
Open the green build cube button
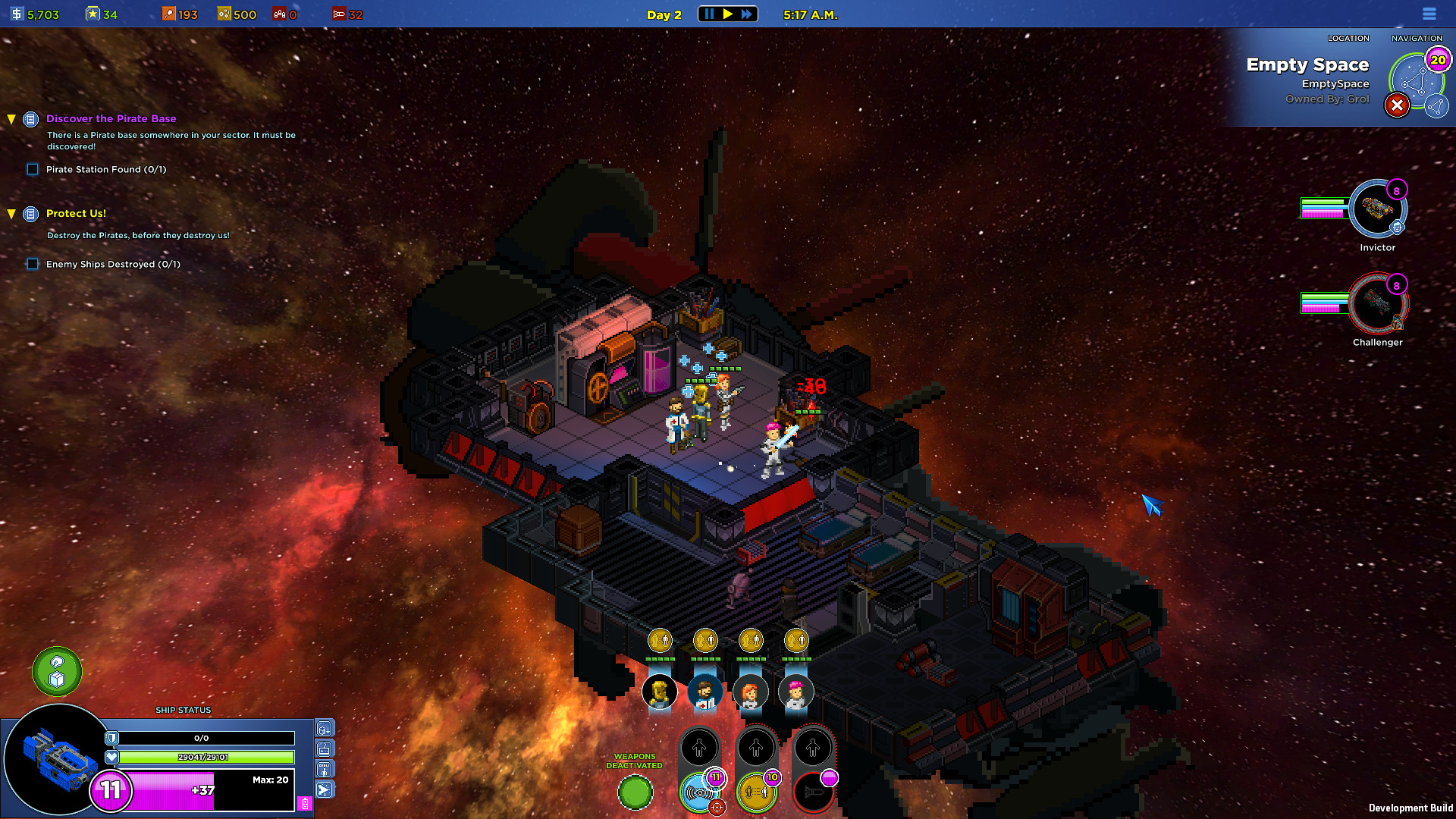(x=57, y=671)
